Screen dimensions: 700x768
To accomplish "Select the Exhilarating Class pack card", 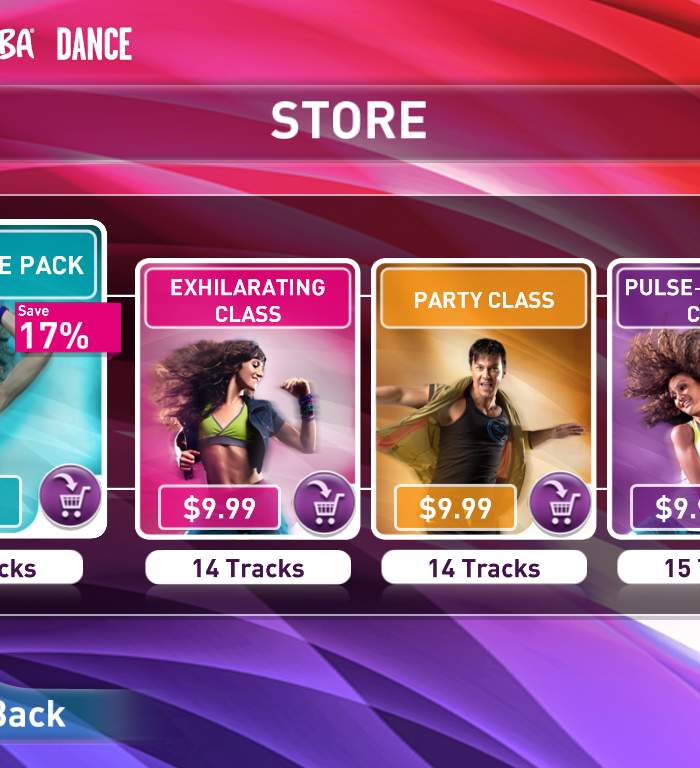I will point(247,400).
